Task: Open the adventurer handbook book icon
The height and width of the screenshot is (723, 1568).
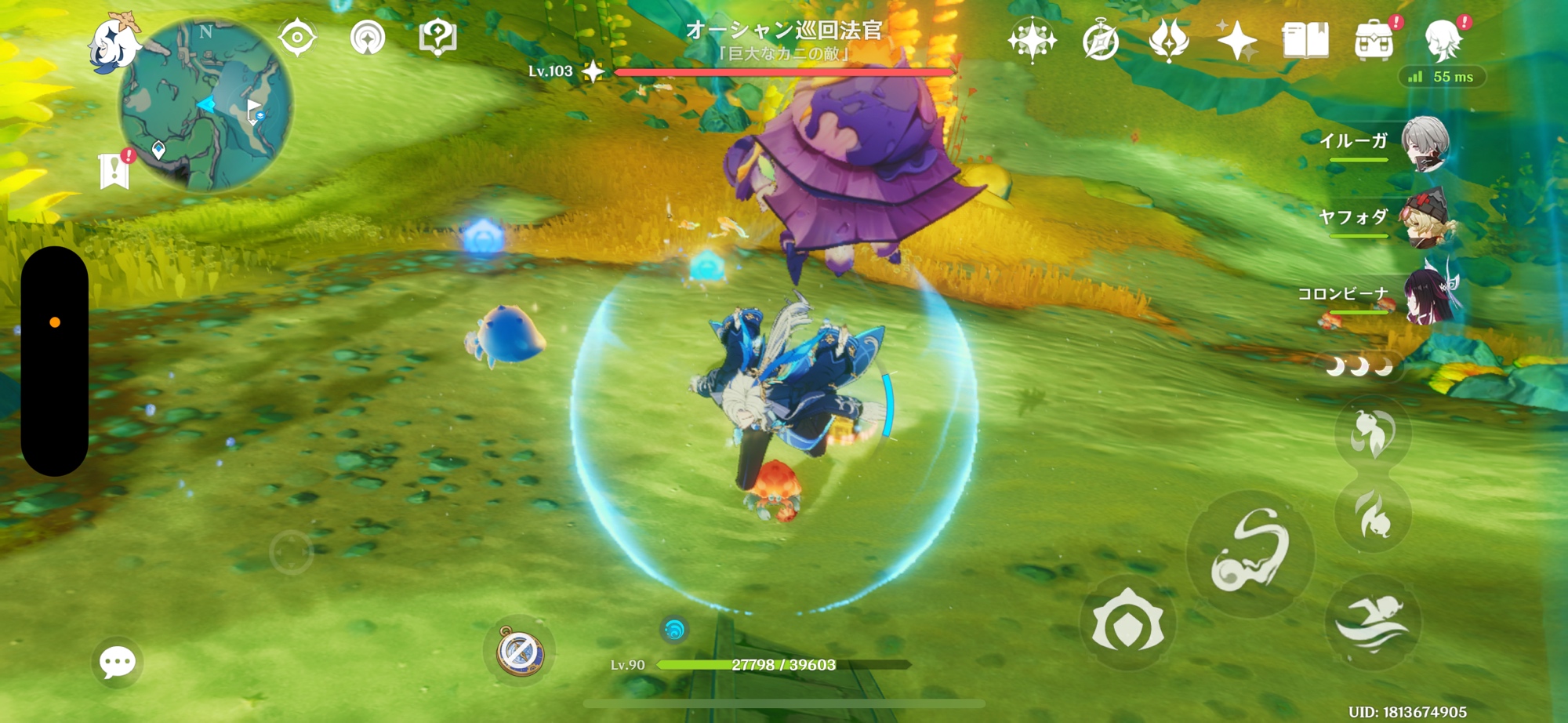Action: pos(1305,40)
